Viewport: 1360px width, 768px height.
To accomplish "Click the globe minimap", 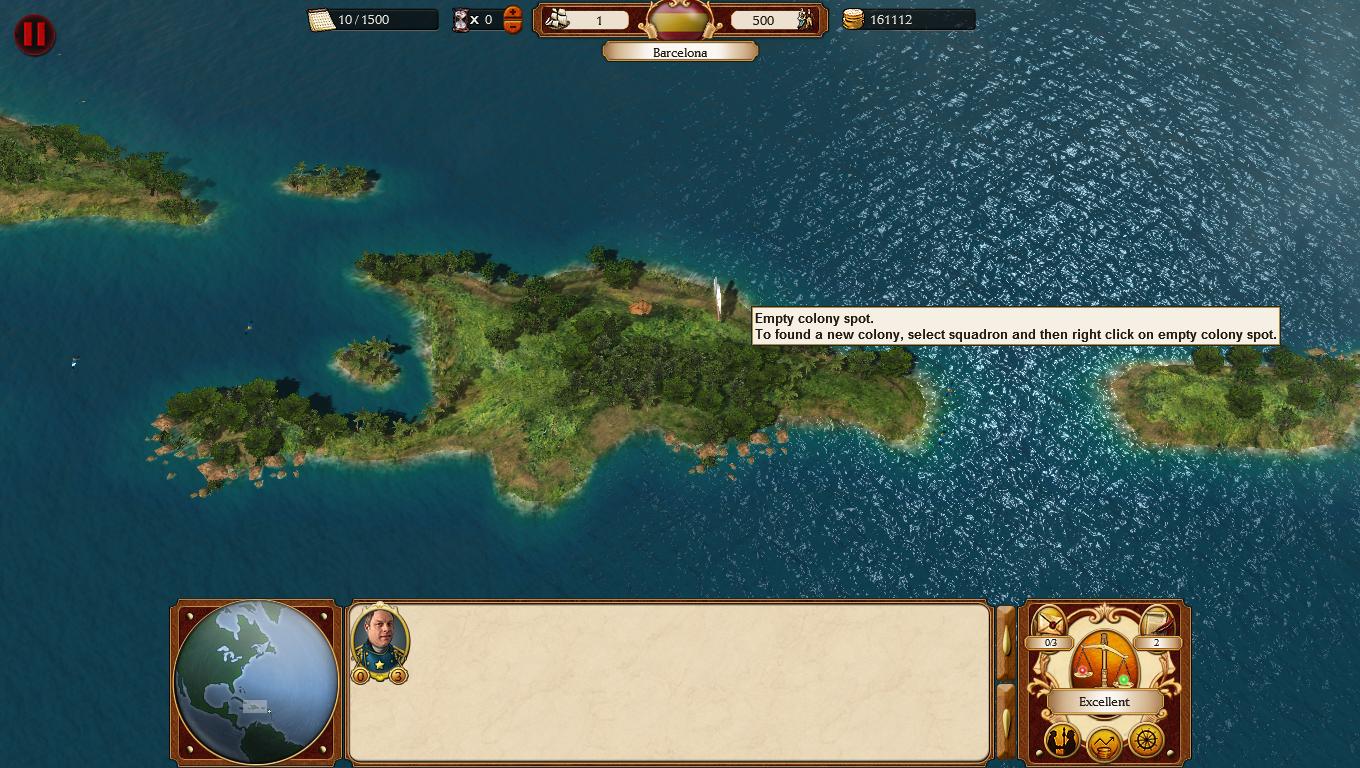I will (255, 682).
